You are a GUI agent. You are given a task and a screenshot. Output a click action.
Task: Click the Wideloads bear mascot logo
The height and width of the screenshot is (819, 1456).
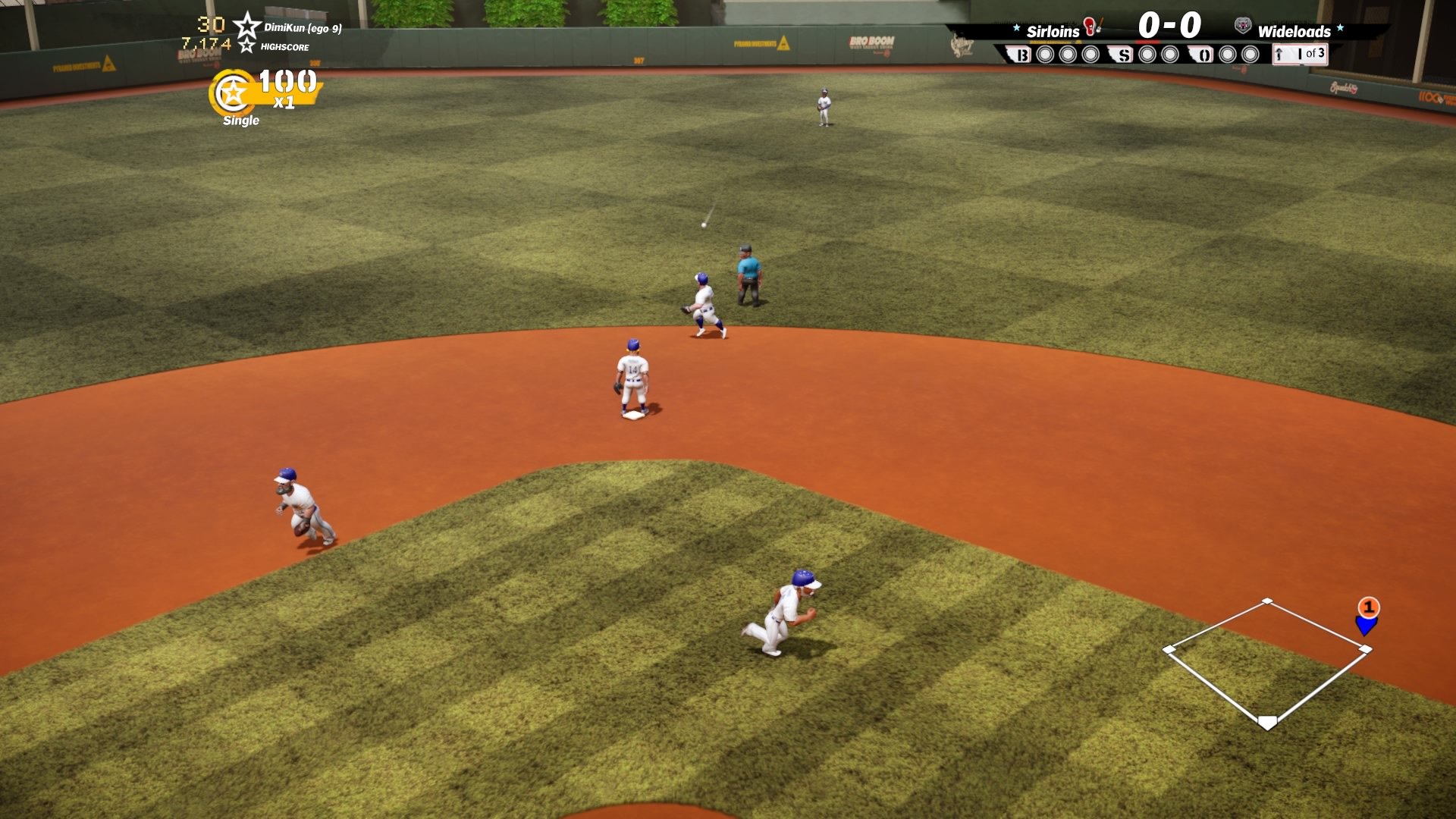pos(1244,25)
